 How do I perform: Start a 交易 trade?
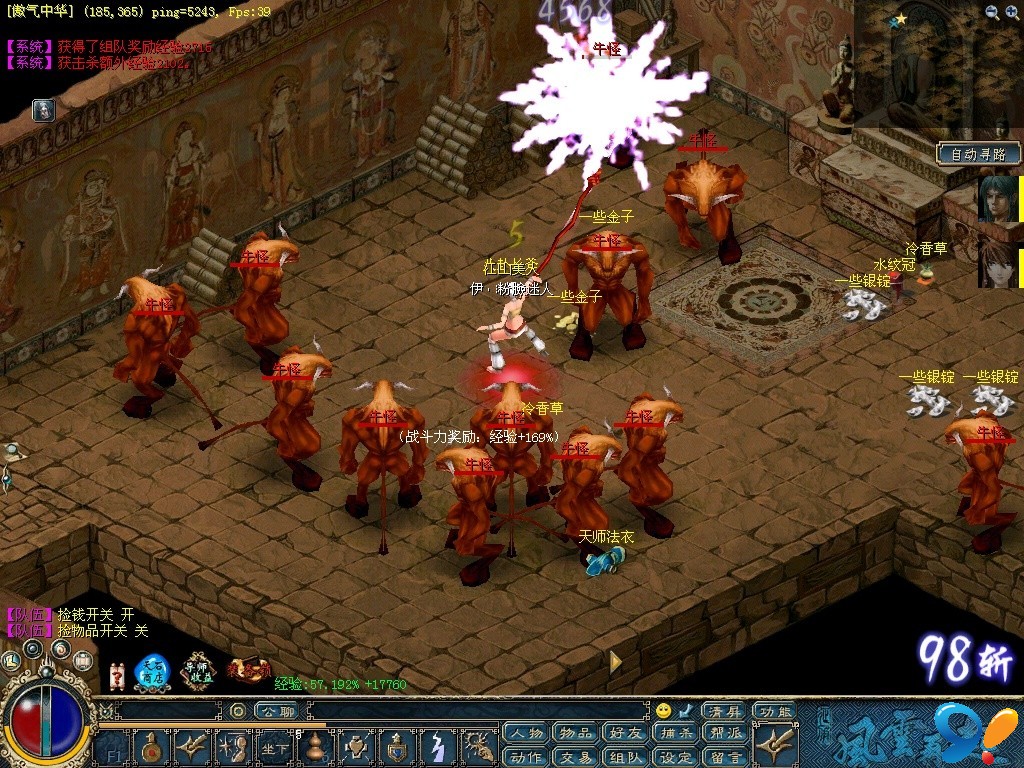[576, 757]
